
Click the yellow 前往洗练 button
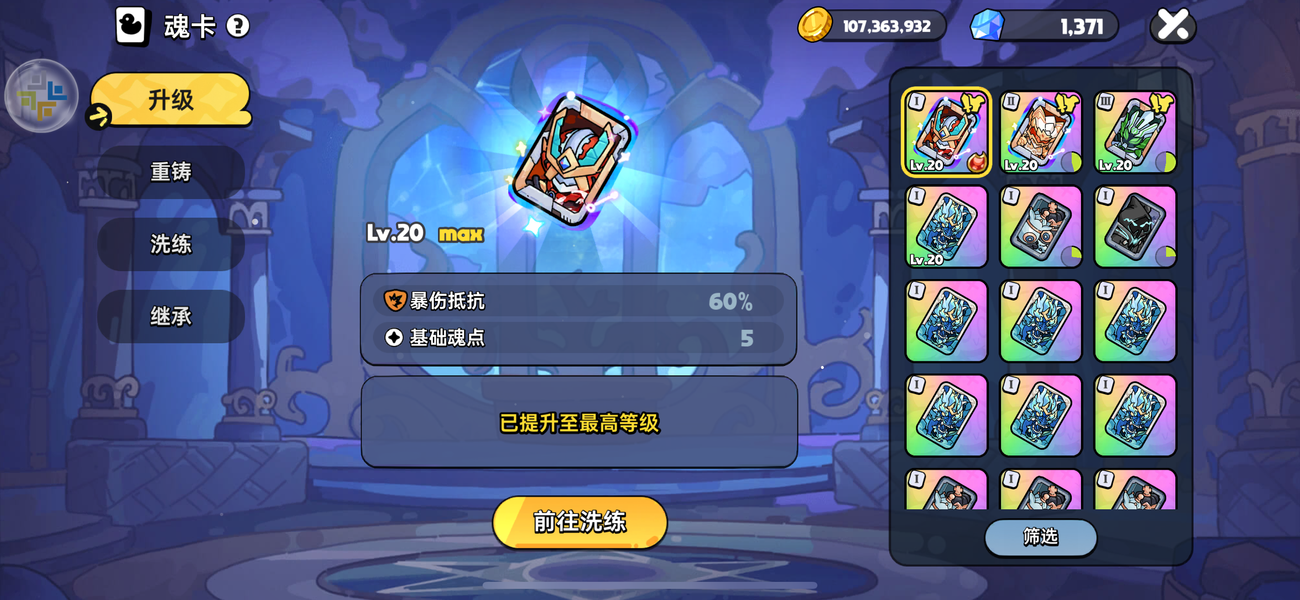click(579, 522)
